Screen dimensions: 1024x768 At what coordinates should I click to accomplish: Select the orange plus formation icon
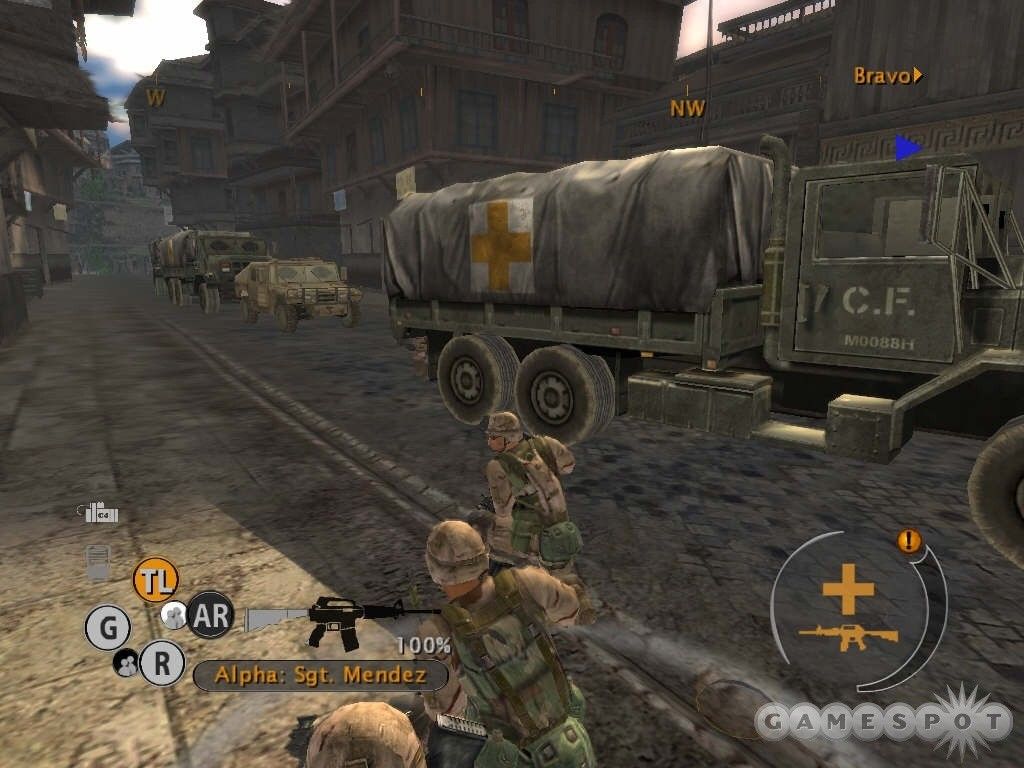[x=848, y=589]
